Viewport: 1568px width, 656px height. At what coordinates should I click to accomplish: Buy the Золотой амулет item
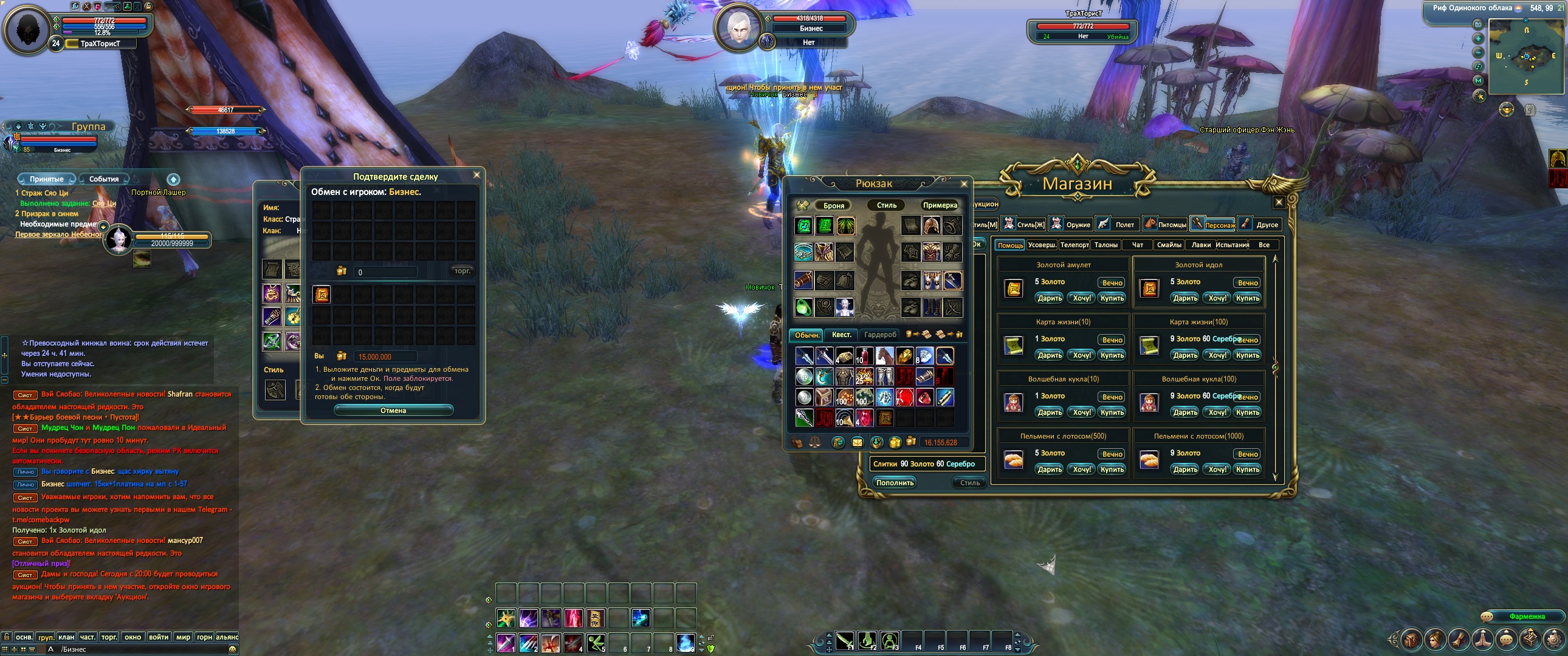pyautogui.click(x=1112, y=298)
